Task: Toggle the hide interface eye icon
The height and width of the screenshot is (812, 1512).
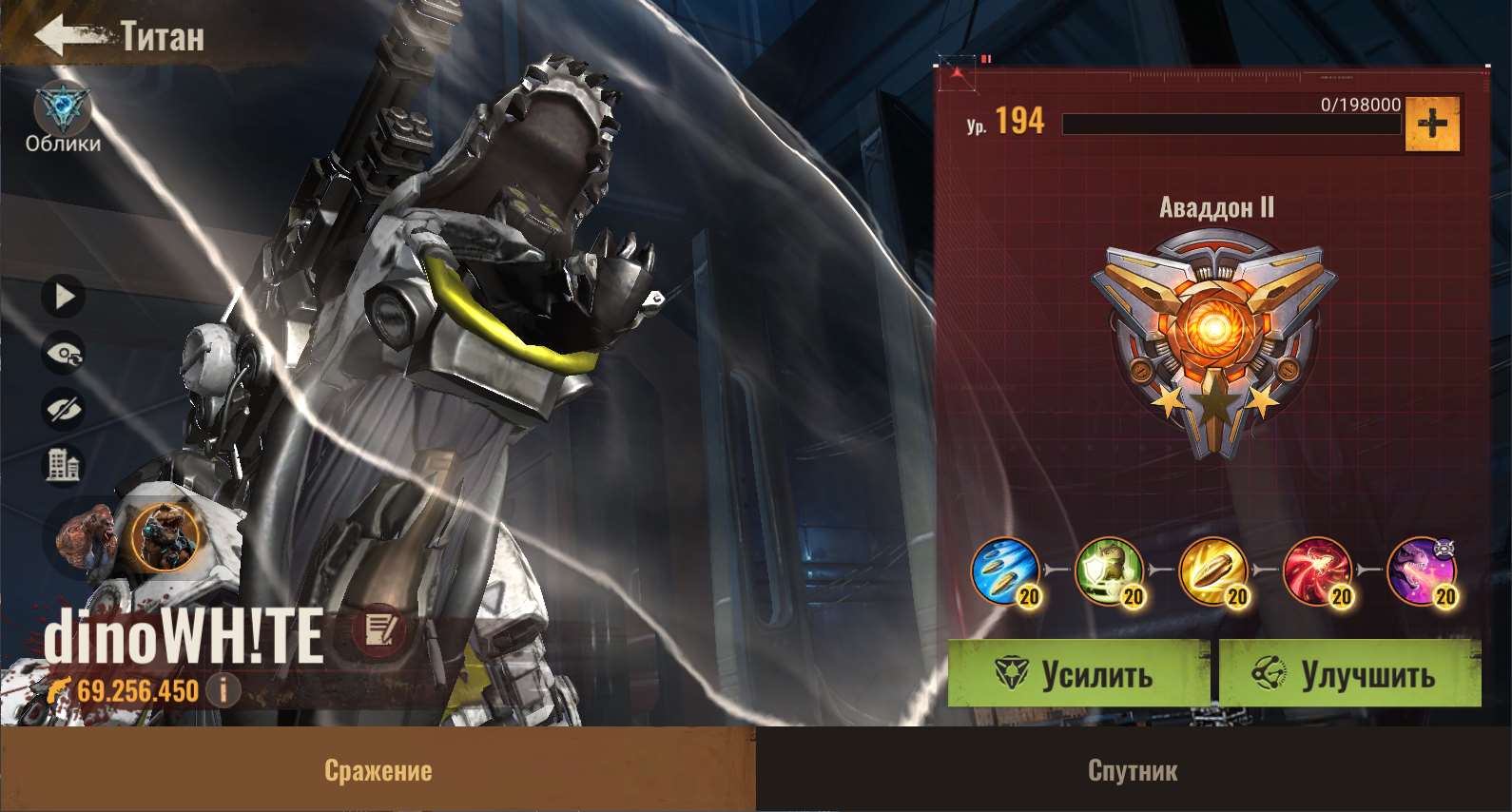Action: (65, 409)
